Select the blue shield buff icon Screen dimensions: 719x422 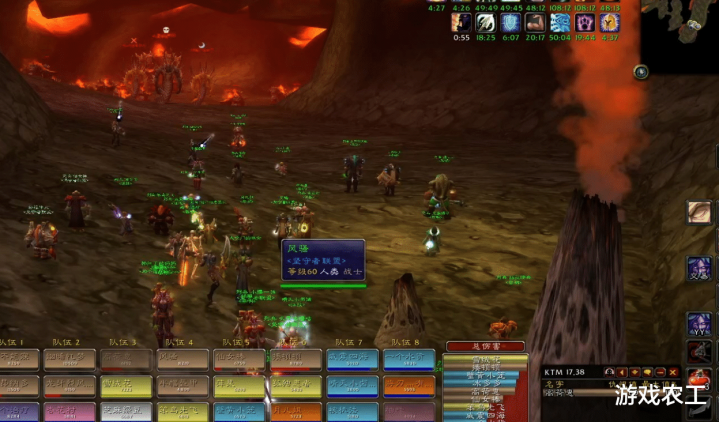(x=511, y=22)
